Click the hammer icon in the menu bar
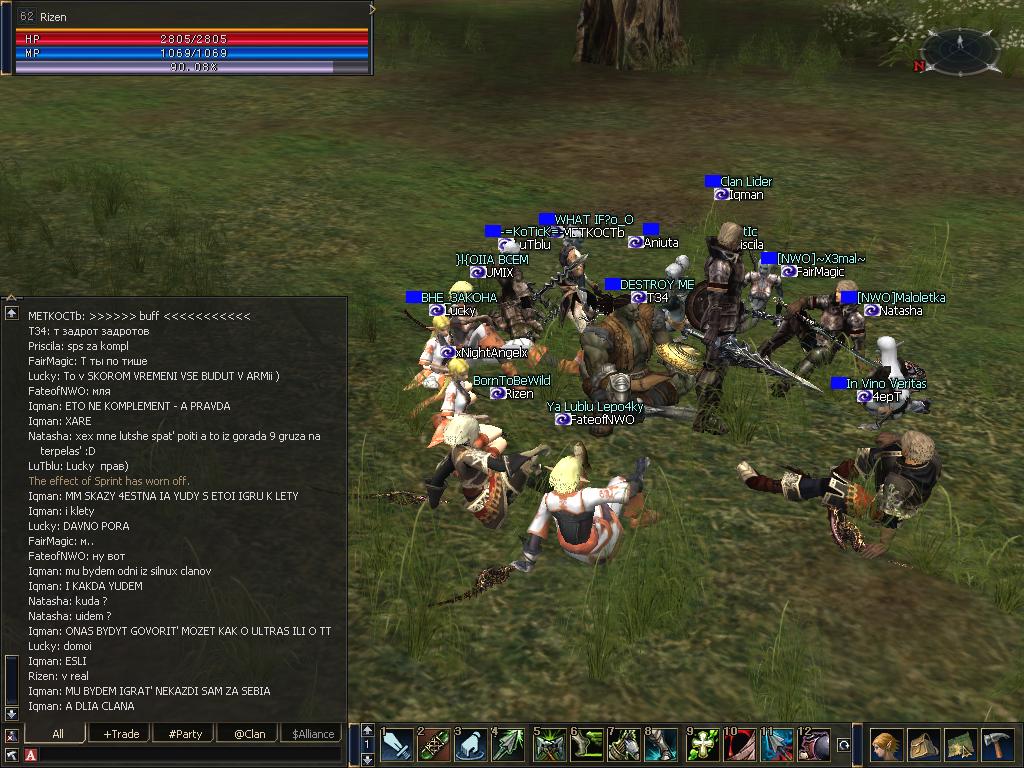 997,745
